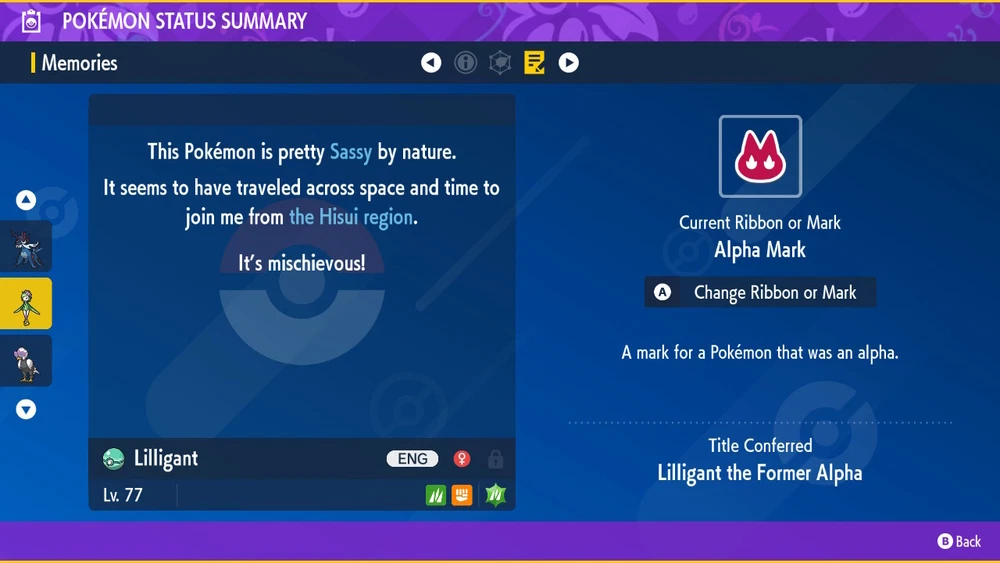Open the hexagon stats graph tab
The image size is (1000, 563).
tap(500, 63)
